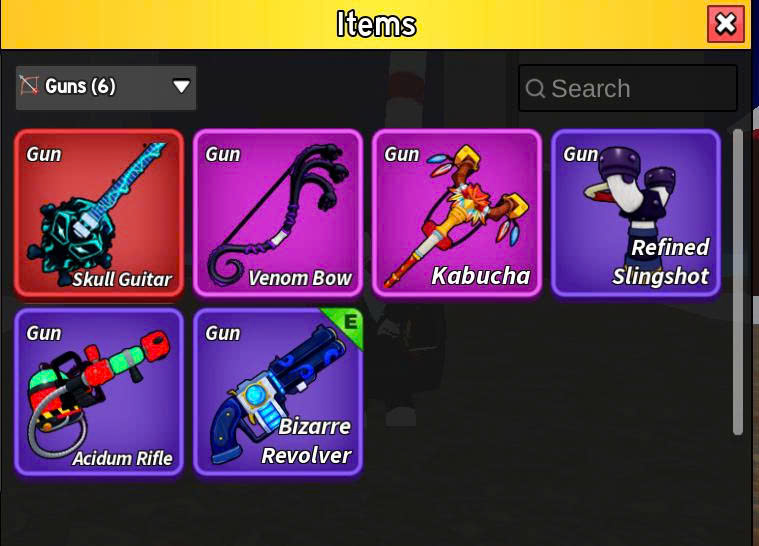The width and height of the screenshot is (759, 546).
Task: Open the Guns category dropdown
Action: [x=106, y=87]
